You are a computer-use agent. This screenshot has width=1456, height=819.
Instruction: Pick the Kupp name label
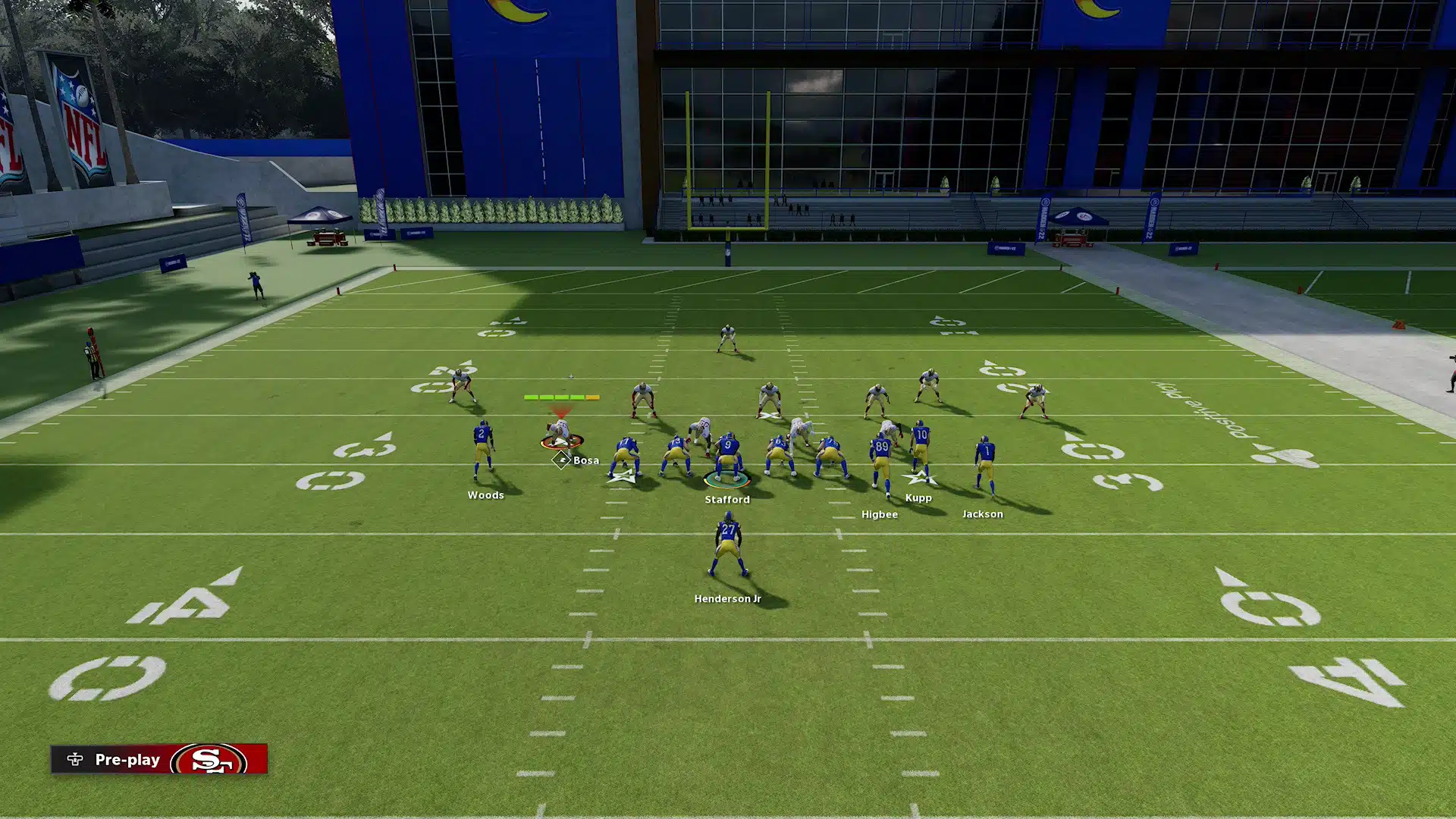[918, 498]
